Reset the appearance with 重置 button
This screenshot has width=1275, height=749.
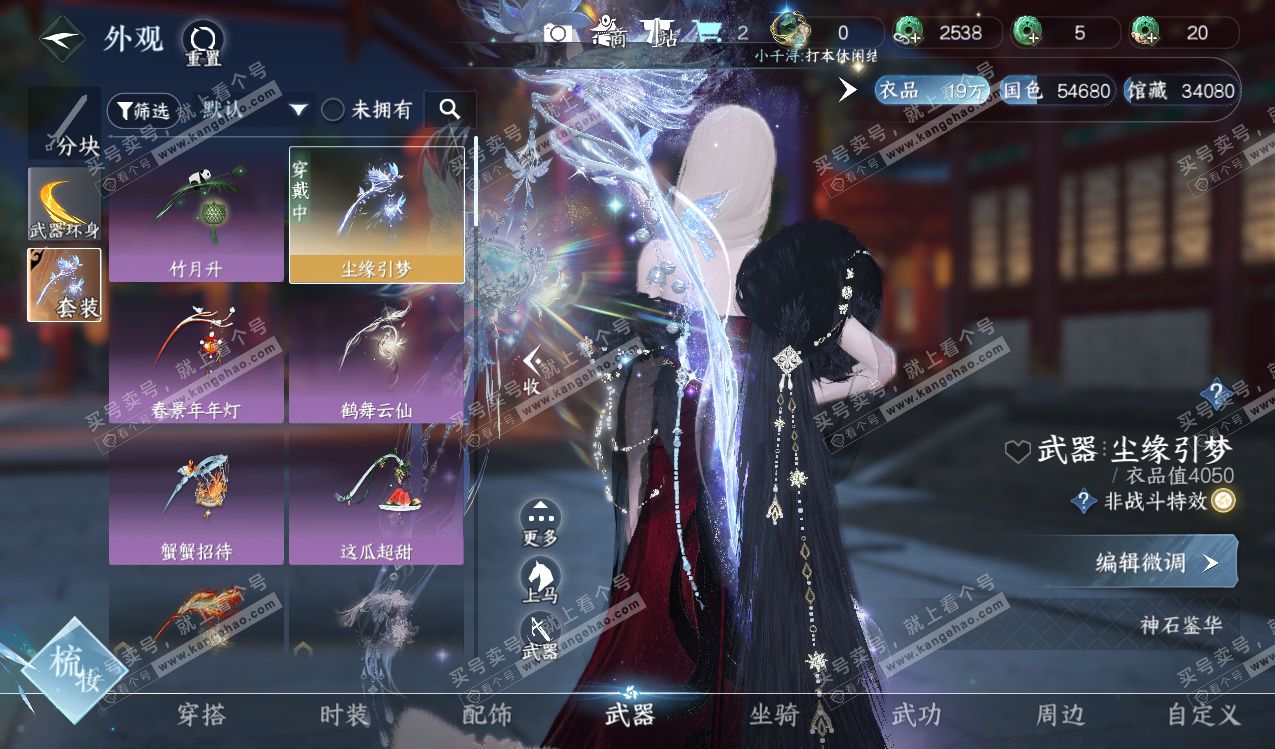203,43
